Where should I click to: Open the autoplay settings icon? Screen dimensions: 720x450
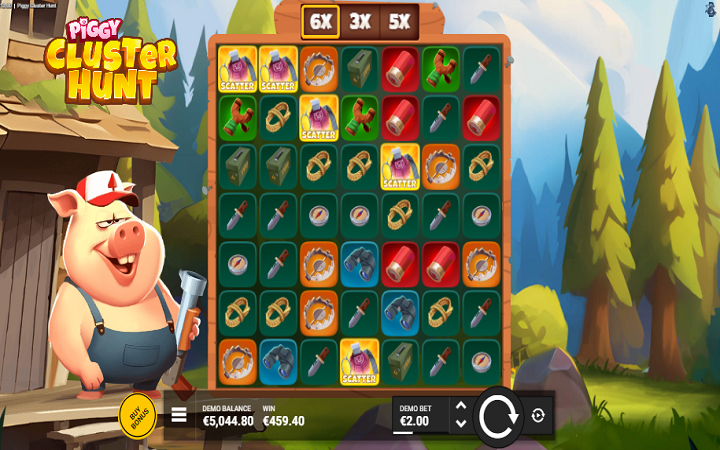[x=538, y=415]
